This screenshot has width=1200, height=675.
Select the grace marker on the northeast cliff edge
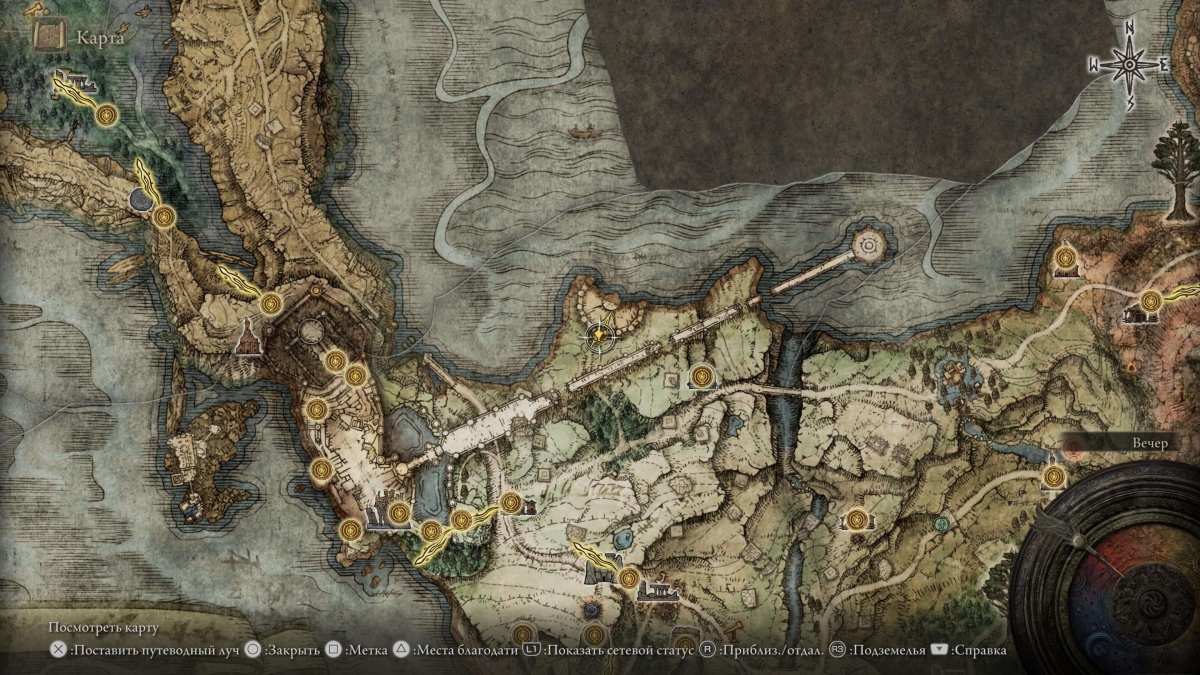(x=1066, y=262)
